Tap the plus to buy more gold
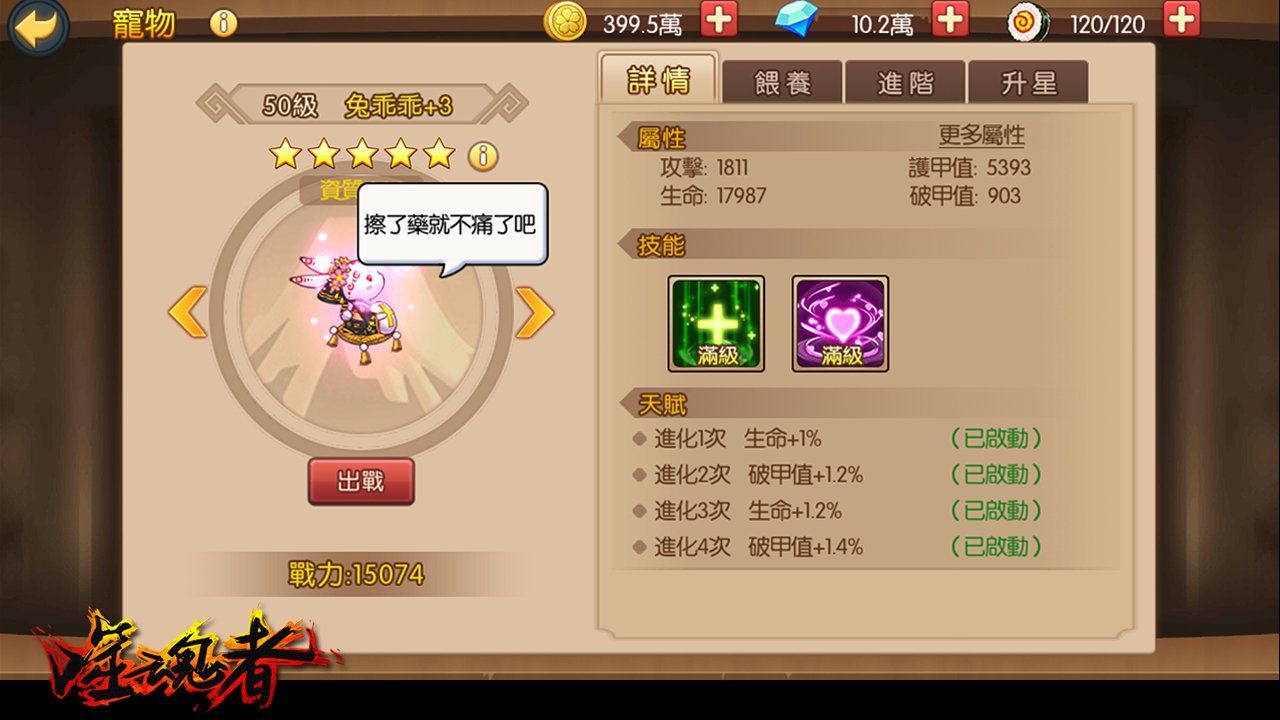 point(719,21)
